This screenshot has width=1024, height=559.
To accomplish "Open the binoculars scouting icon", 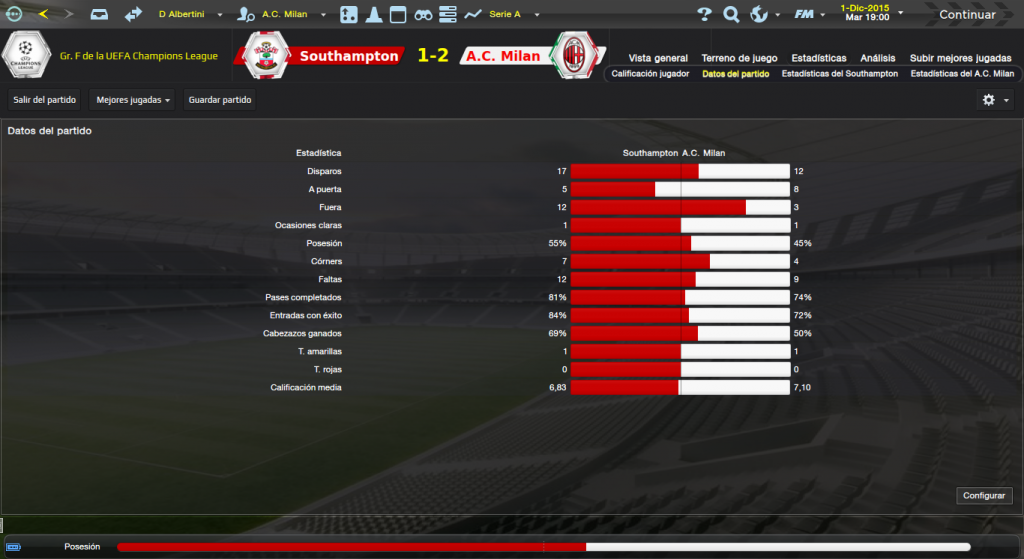I will tap(423, 15).
